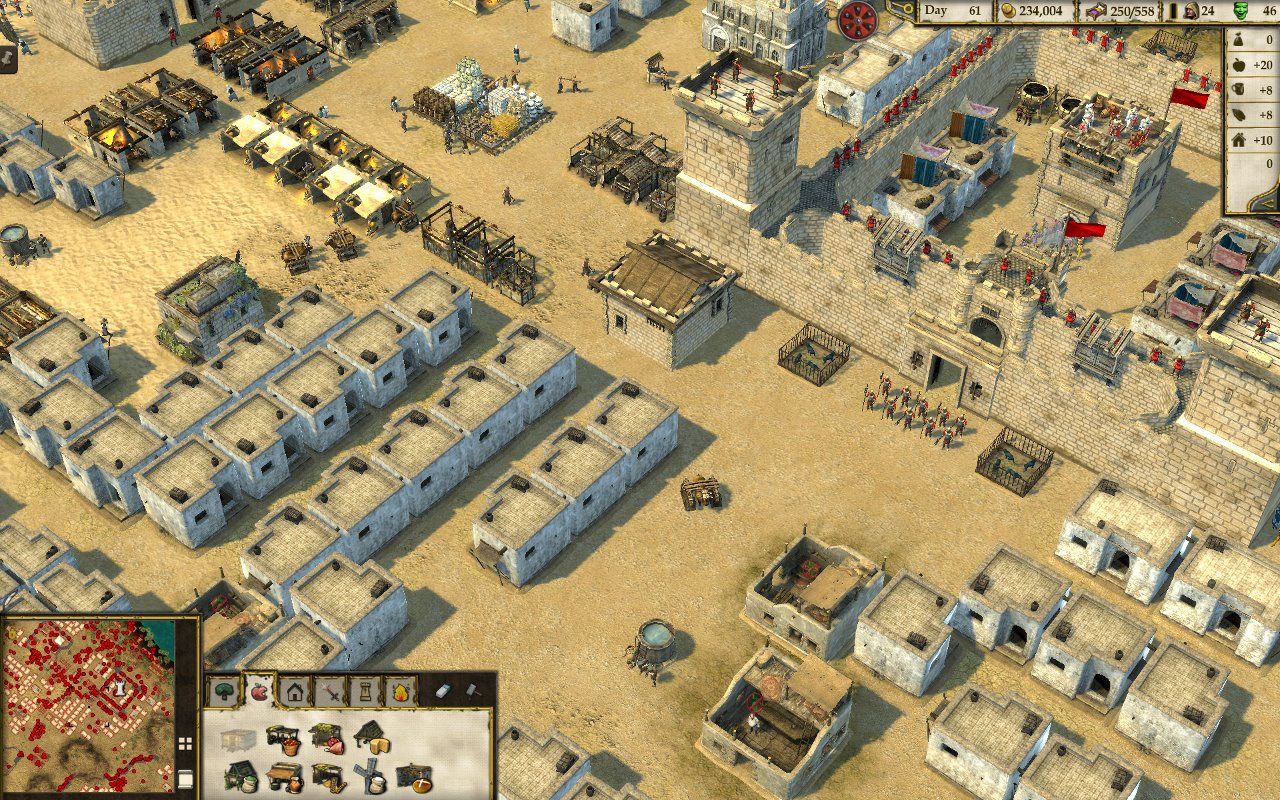Select the windmill building
Image resolution: width=1280 pixels, height=800 pixels.
370,778
